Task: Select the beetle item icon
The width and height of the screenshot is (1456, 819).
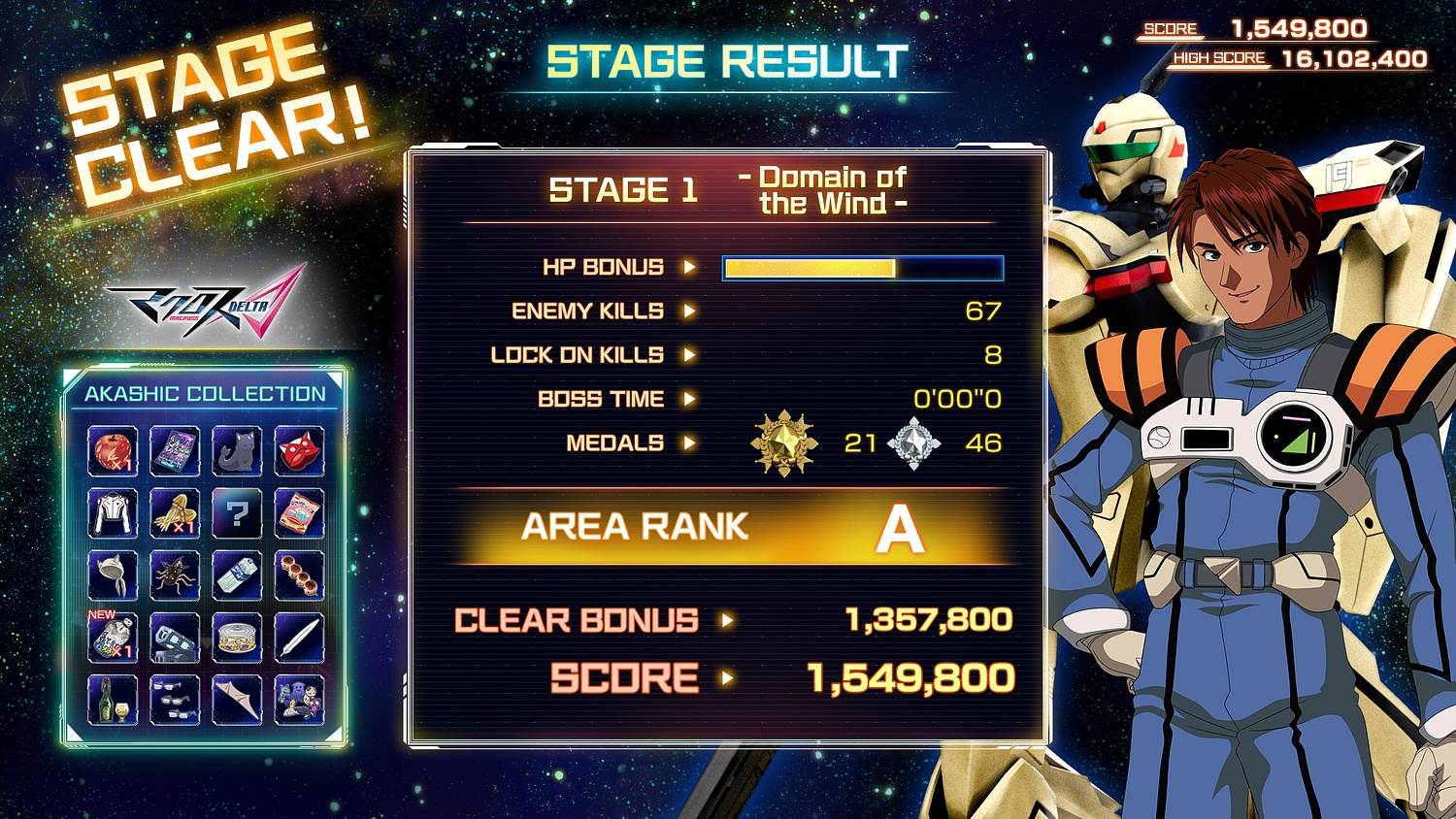Action: click(173, 574)
